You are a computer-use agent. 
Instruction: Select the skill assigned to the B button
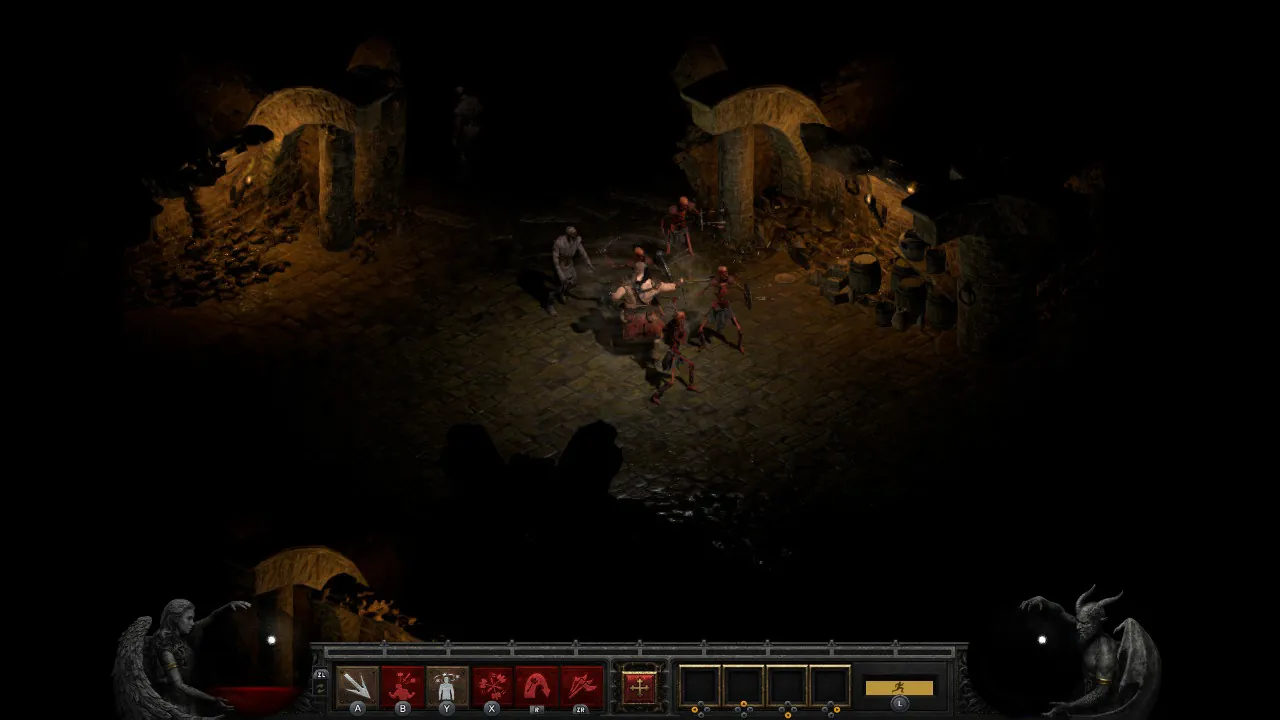pyautogui.click(x=402, y=685)
